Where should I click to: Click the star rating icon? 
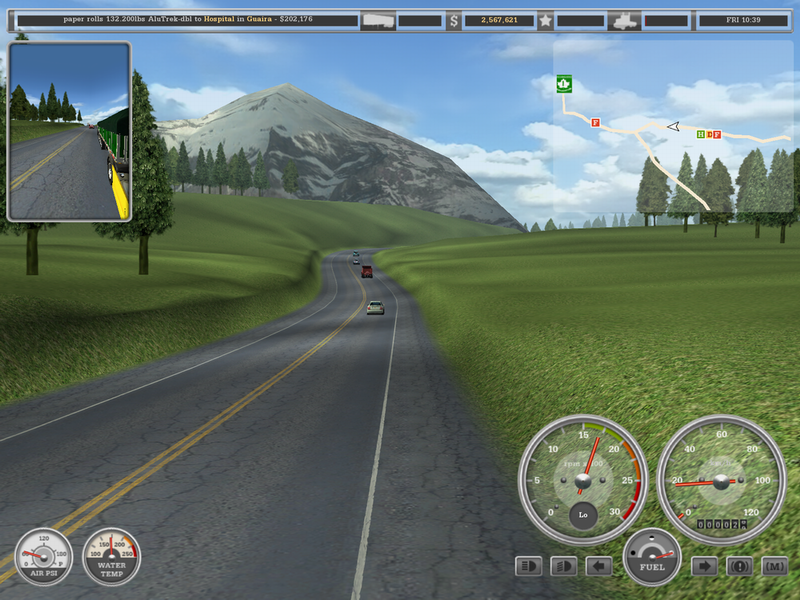click(545, 19)
